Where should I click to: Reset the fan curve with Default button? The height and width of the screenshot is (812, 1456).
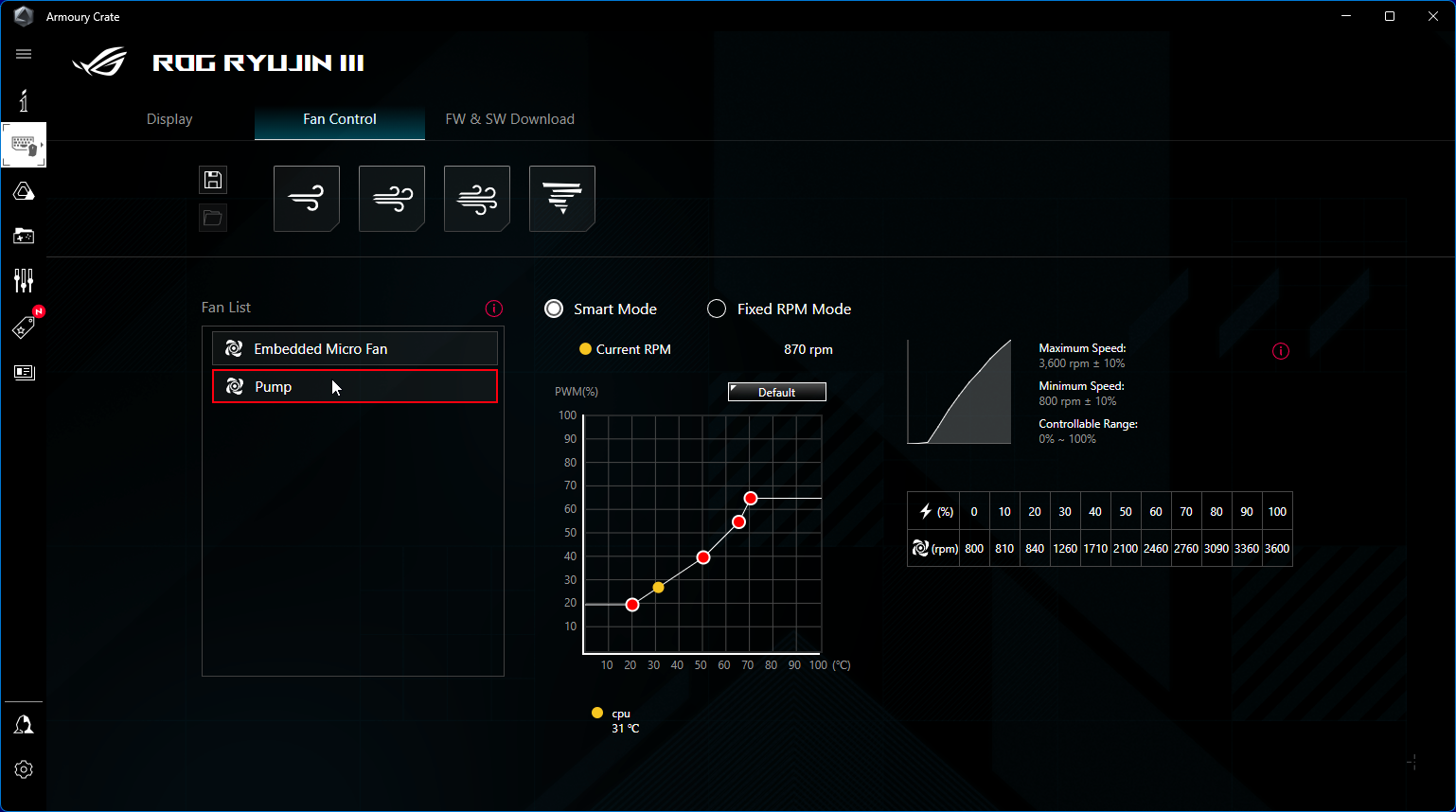tap(776, 392)
